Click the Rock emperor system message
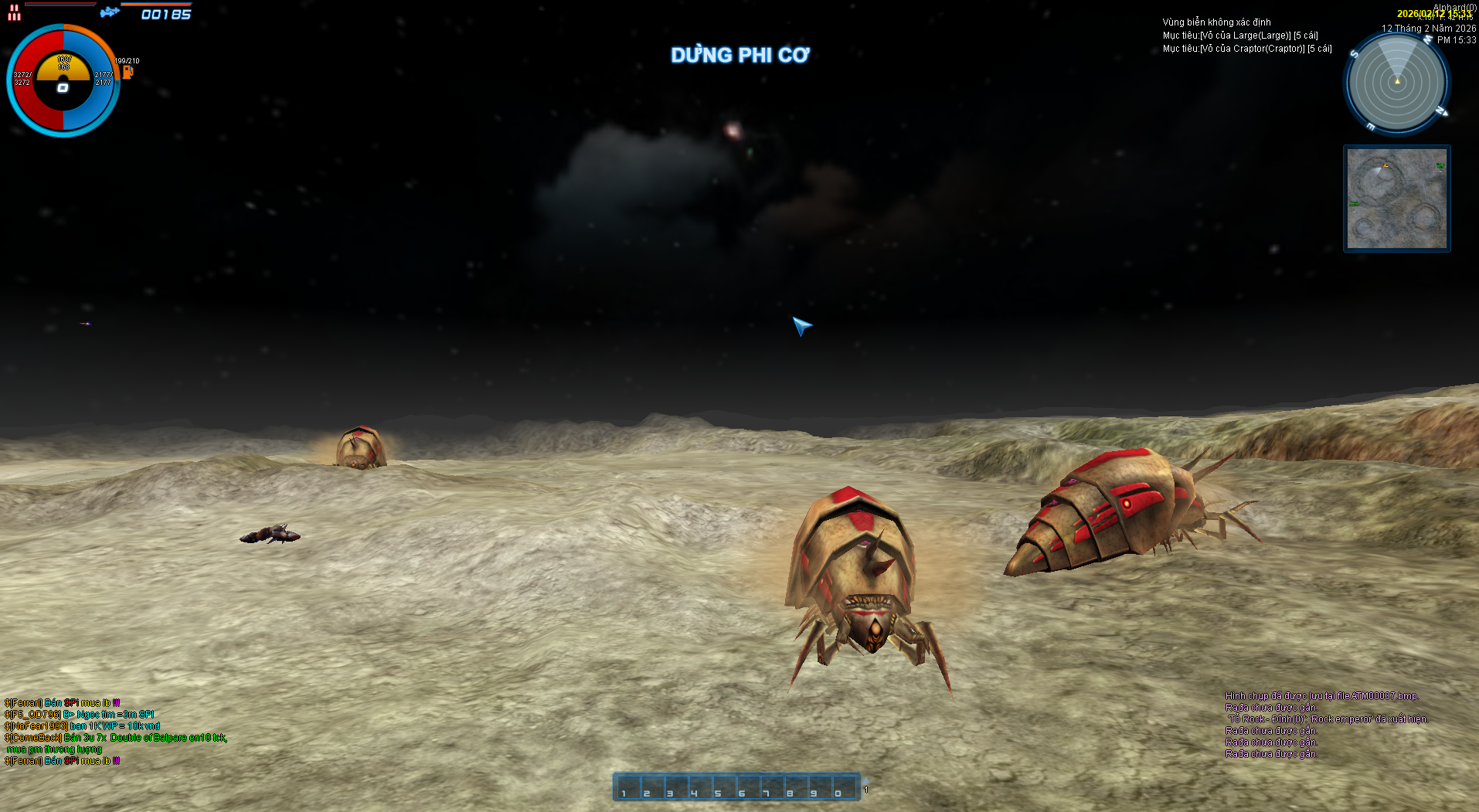The image size is (1479, 812). (1328, 719)
